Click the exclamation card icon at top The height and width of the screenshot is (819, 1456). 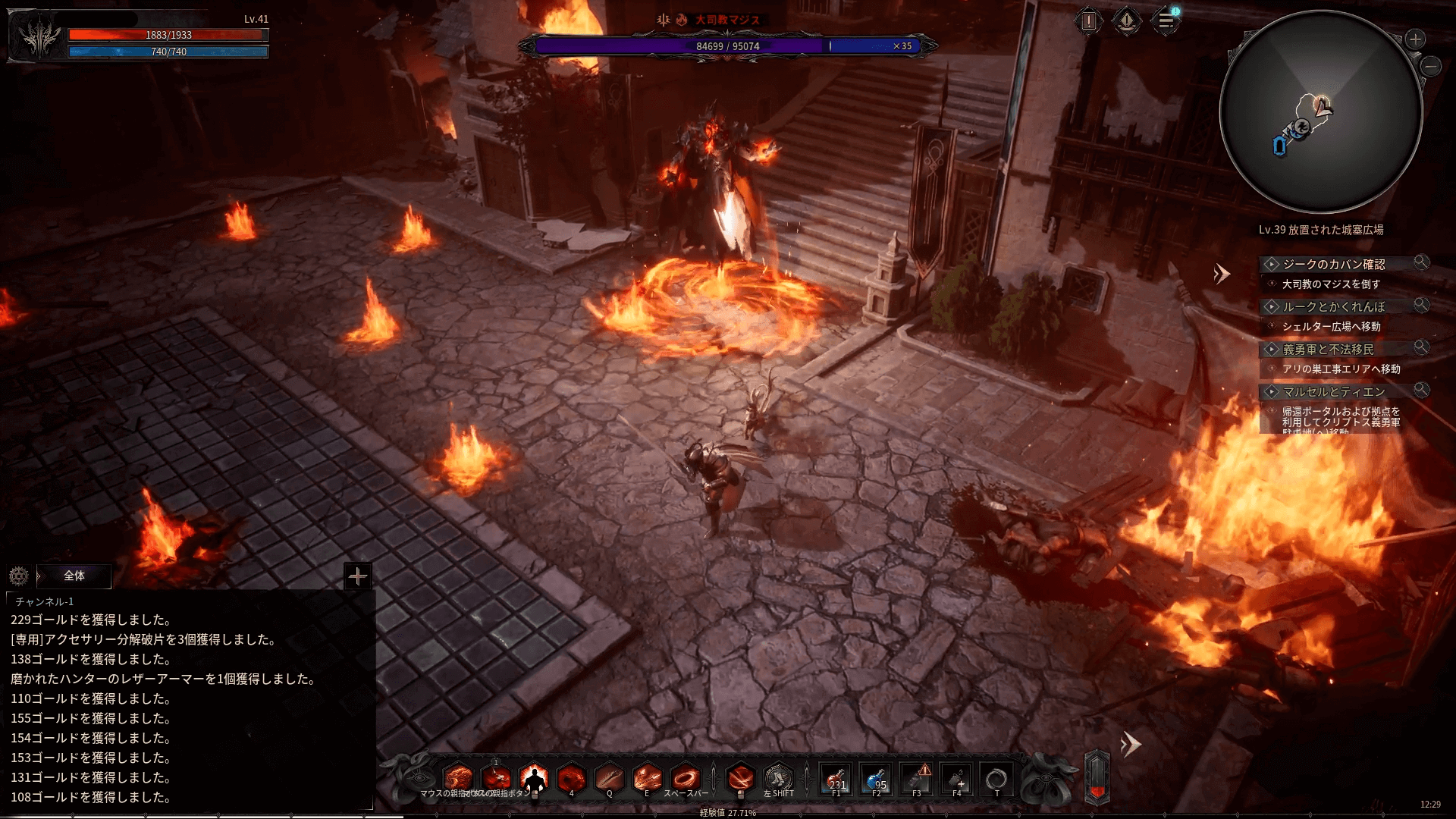(x=1089, y=21)
